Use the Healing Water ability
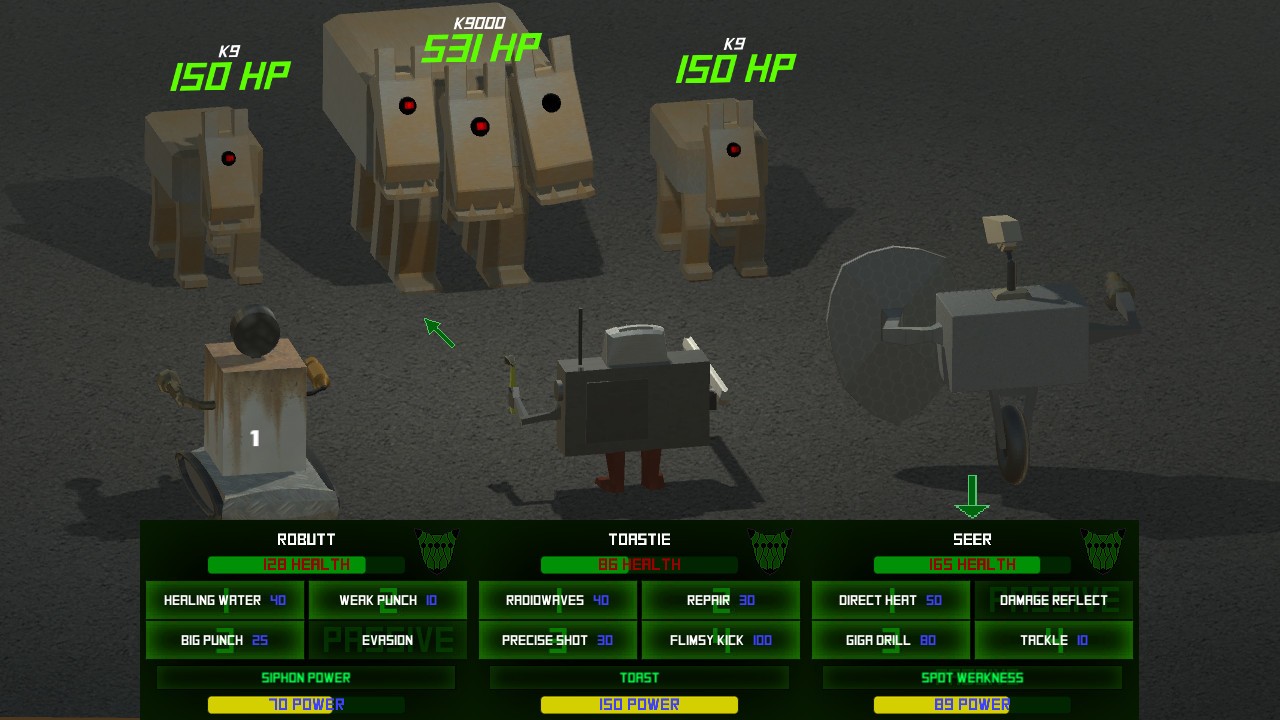The height and width of the screenshot is (720, 1280). (224, 600)
